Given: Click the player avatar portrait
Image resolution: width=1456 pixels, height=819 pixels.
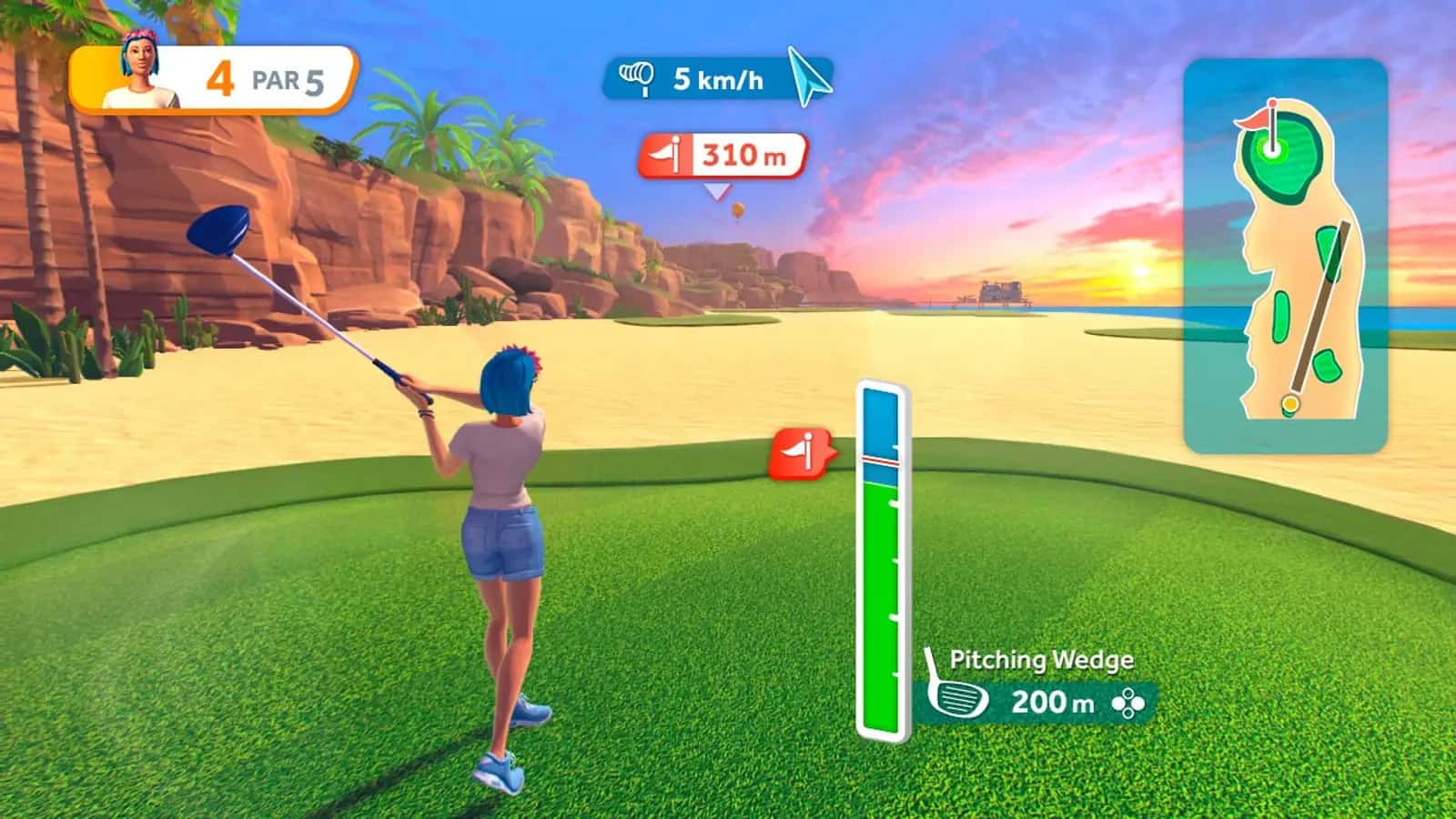Looking at the screenshot, I should [139, 71].
